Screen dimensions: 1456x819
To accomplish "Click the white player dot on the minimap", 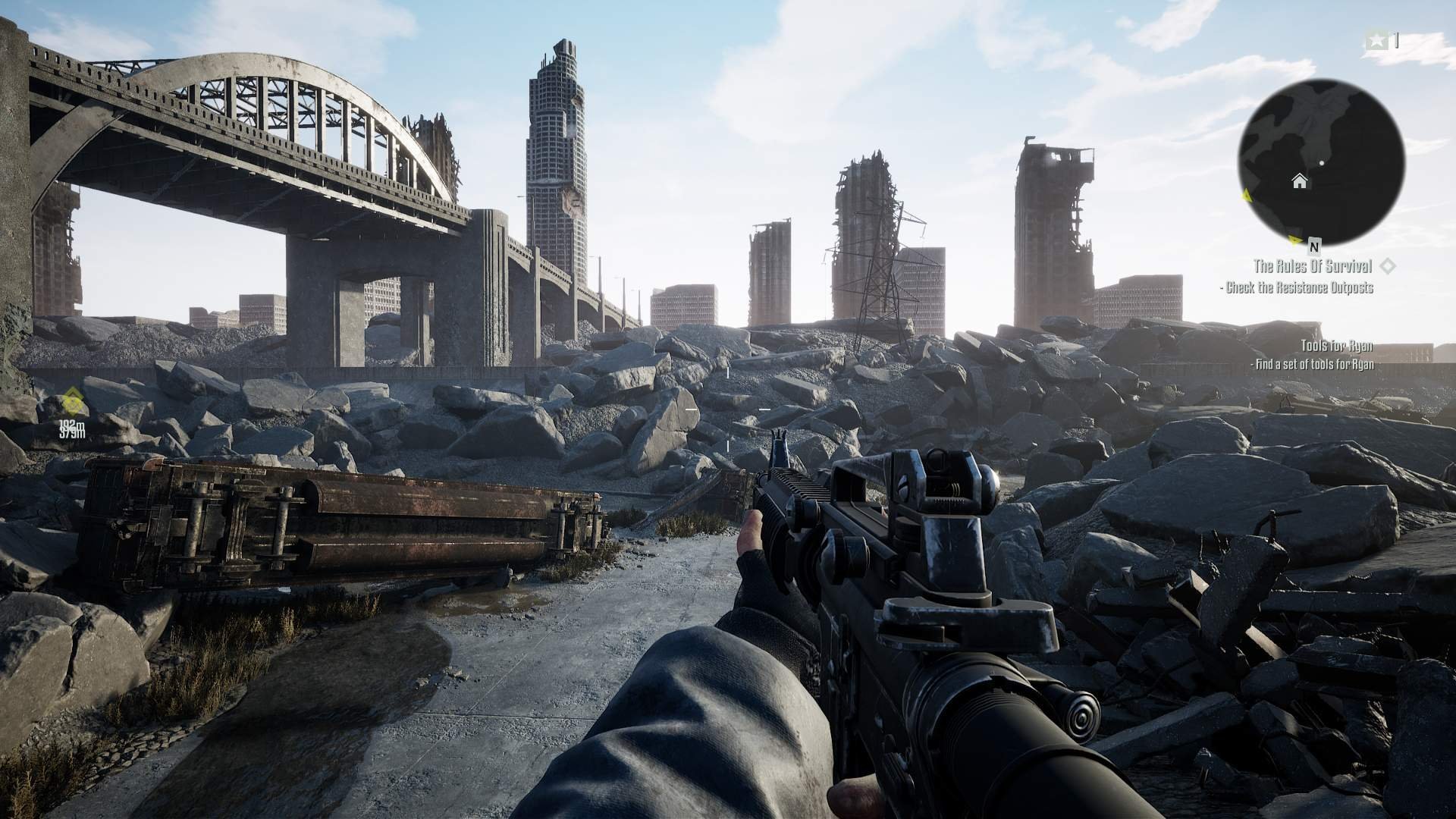I will [1322, 162].
